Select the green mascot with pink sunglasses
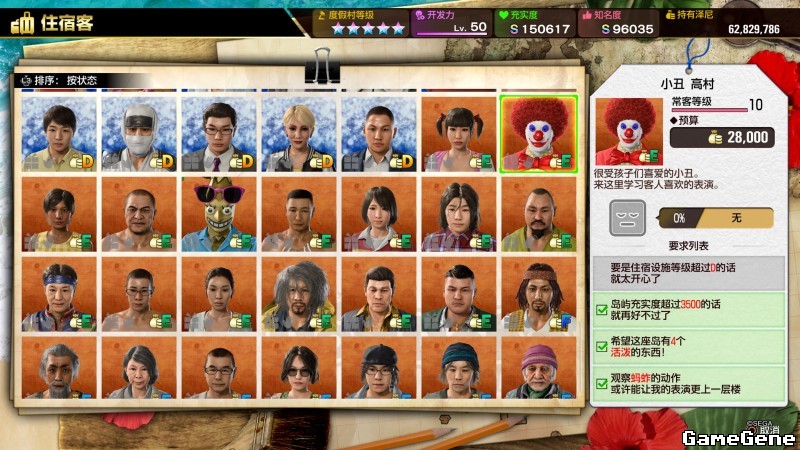Image resolution: width=800 pixels, height=450 pixels. 218,213
